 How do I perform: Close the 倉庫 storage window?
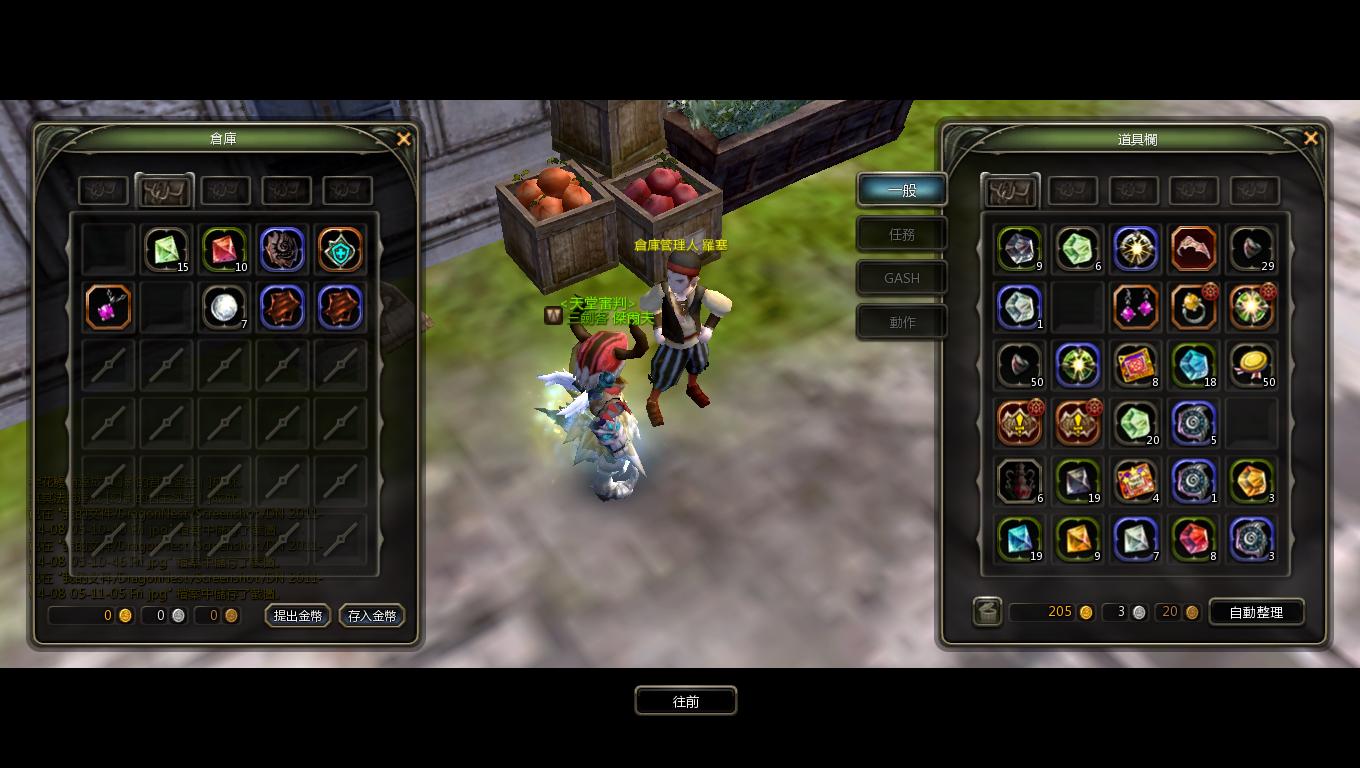404,140
